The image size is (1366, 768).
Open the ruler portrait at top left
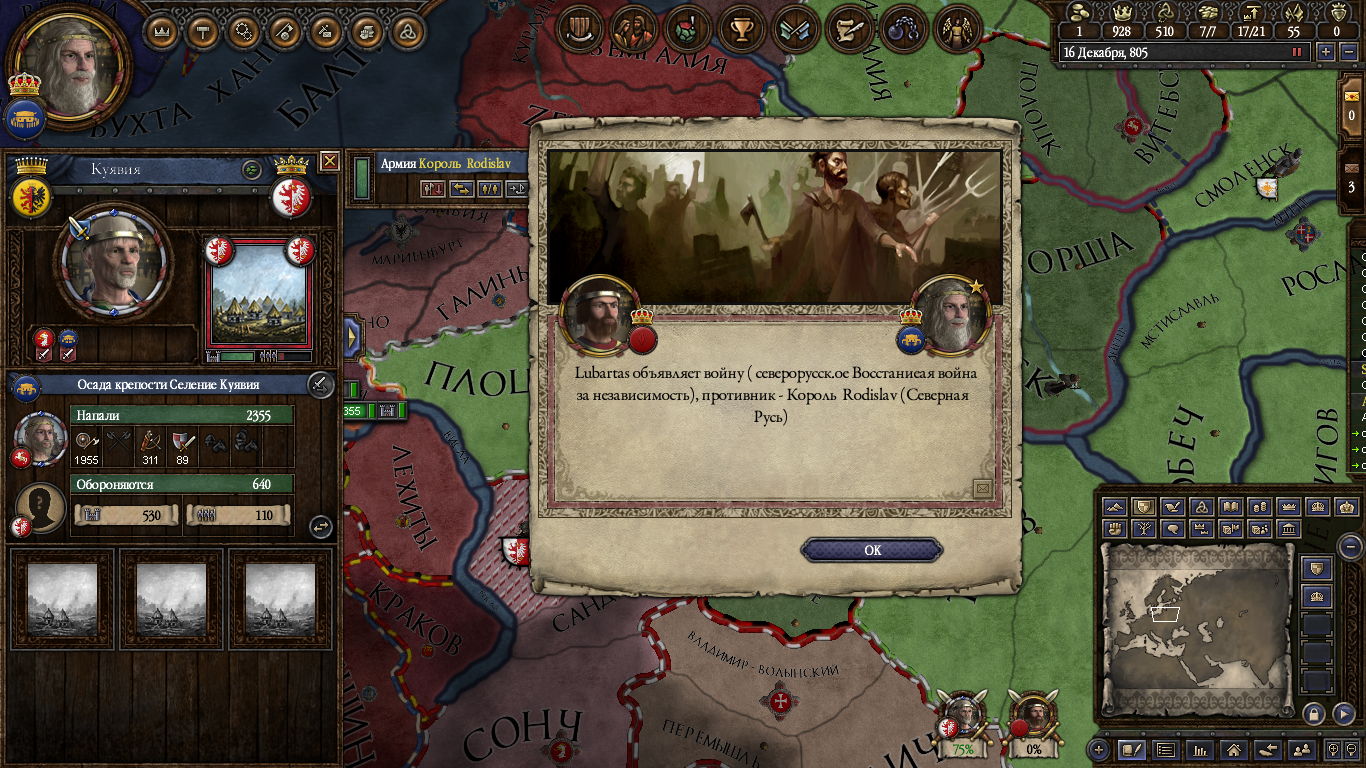point(70,65)
